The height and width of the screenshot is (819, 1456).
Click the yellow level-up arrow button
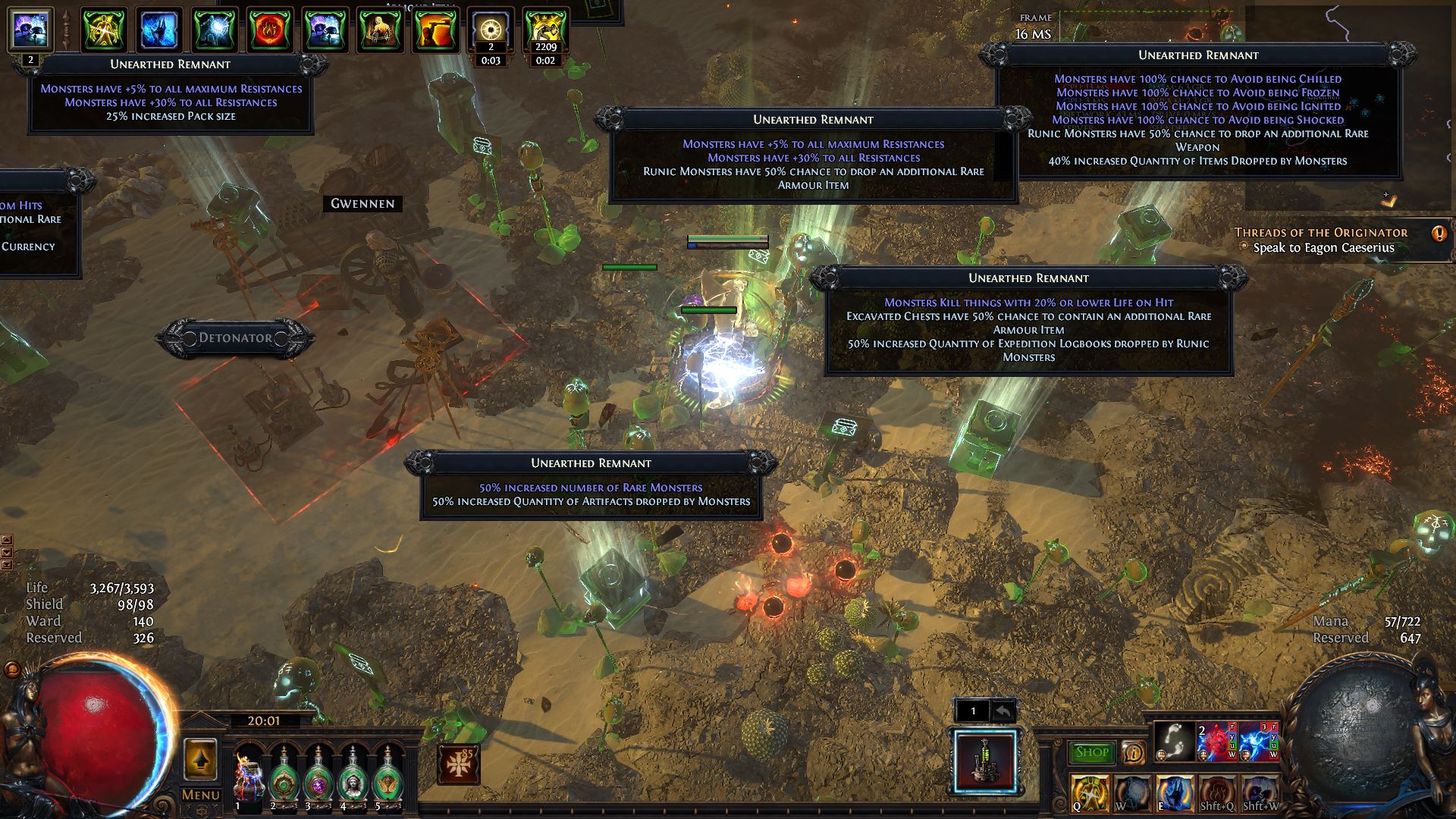200,759
